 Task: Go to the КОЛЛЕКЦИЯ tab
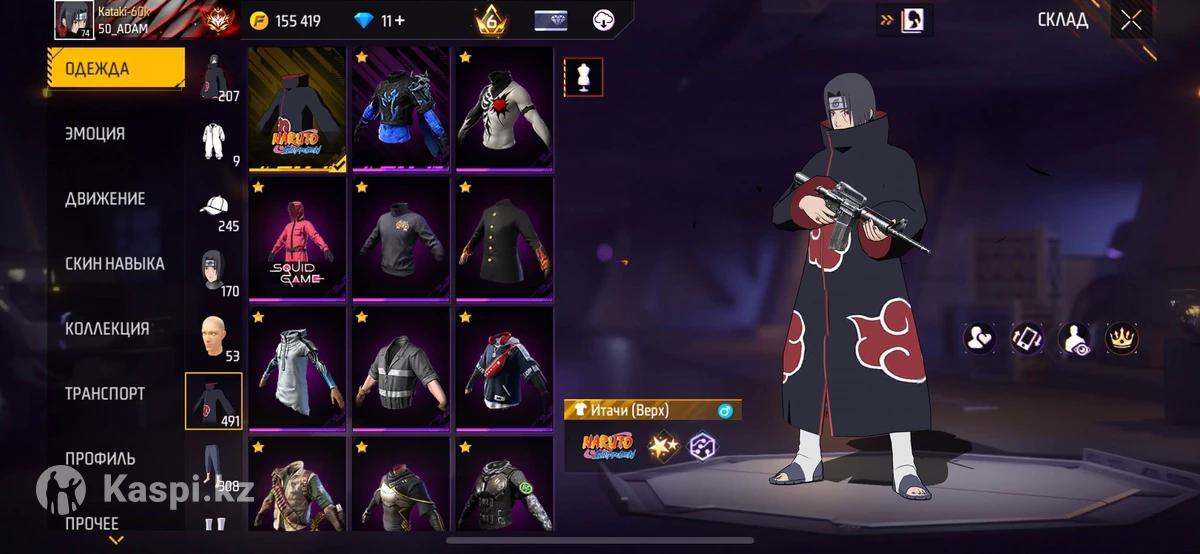click(x=108, y=329)
